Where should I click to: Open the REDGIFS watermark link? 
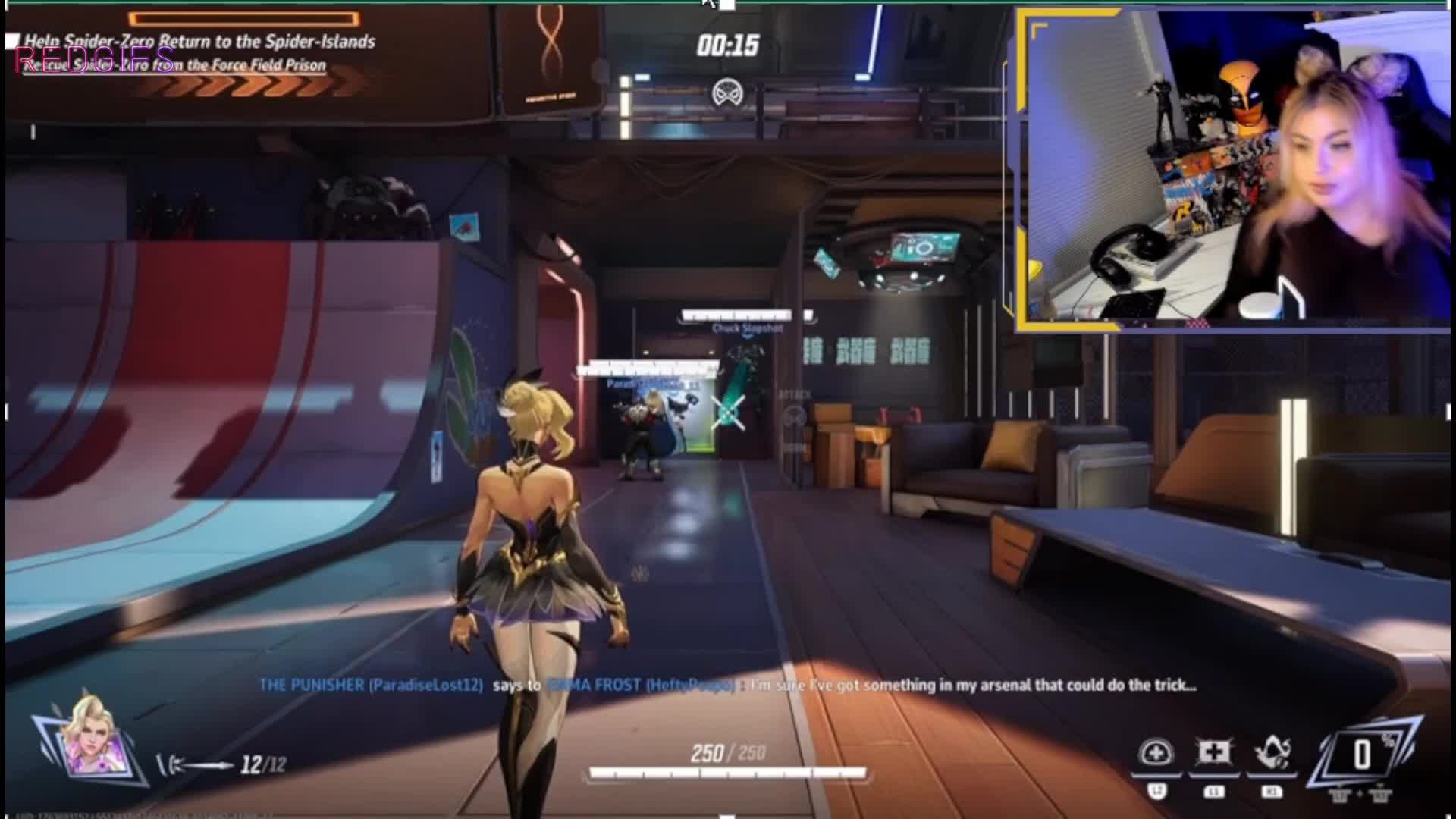click(95, 59)
